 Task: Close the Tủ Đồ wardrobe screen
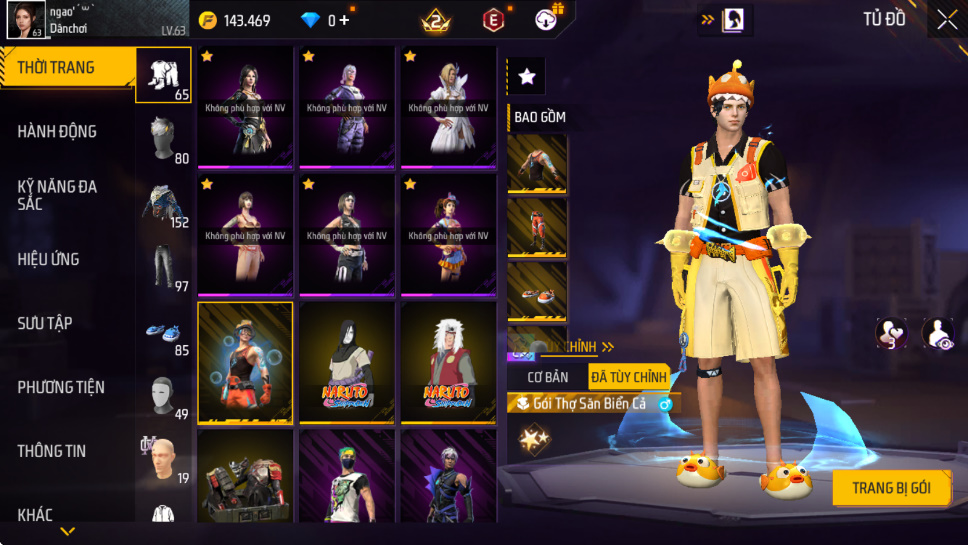pos(946,19)
